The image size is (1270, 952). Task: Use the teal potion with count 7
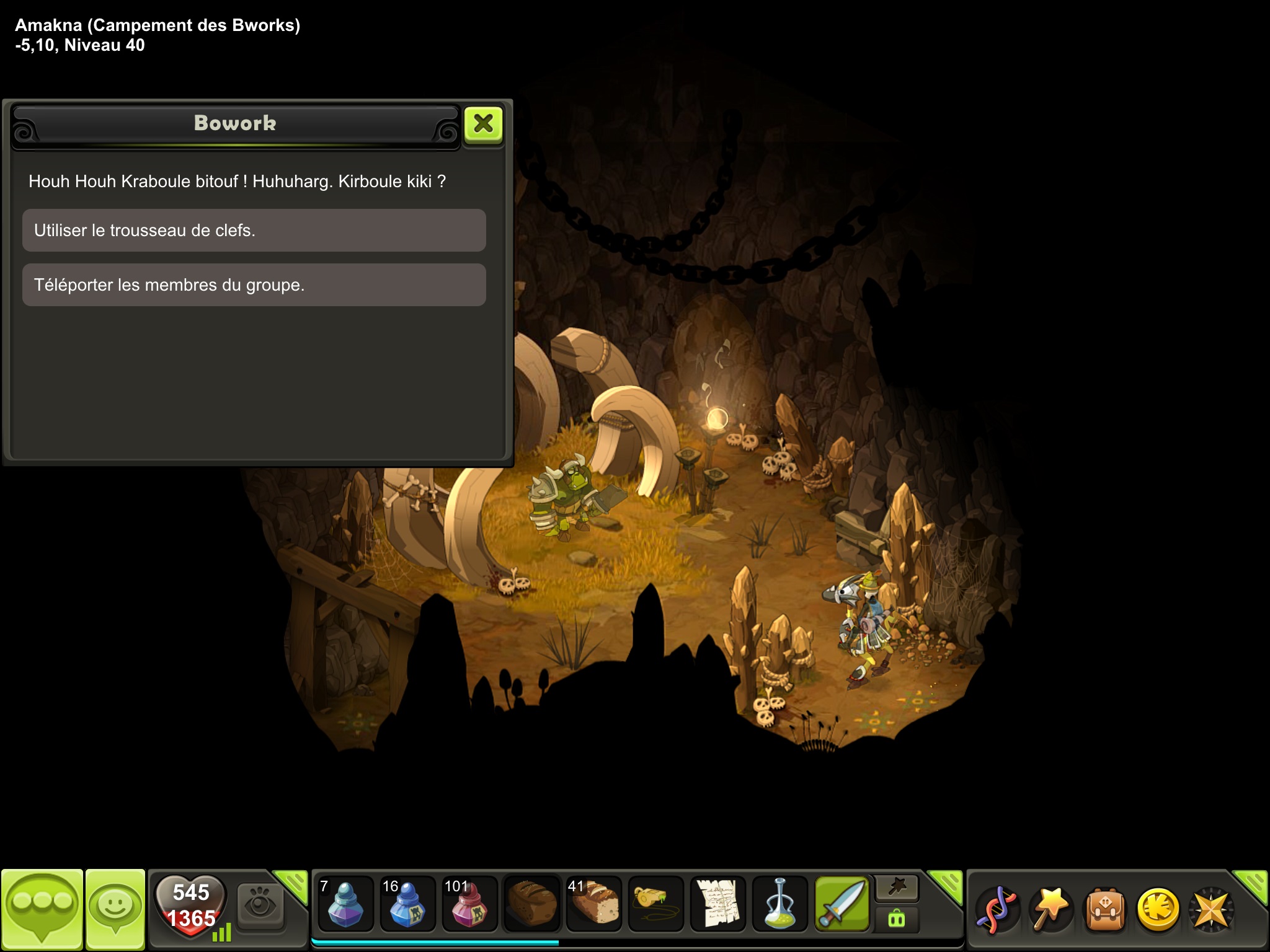[x=345, y=904]
